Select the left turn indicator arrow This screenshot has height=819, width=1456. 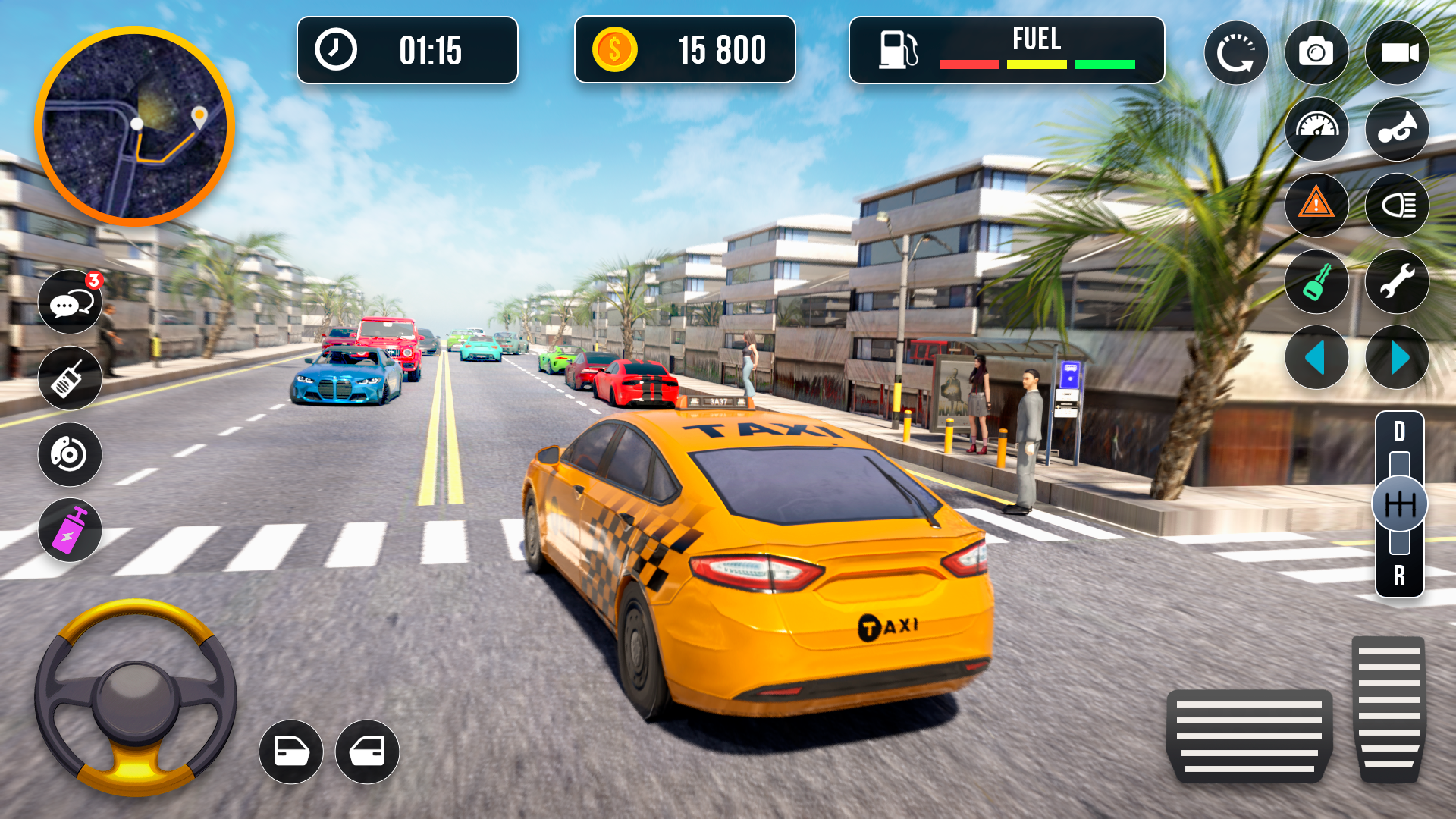tap(1317, 358)
